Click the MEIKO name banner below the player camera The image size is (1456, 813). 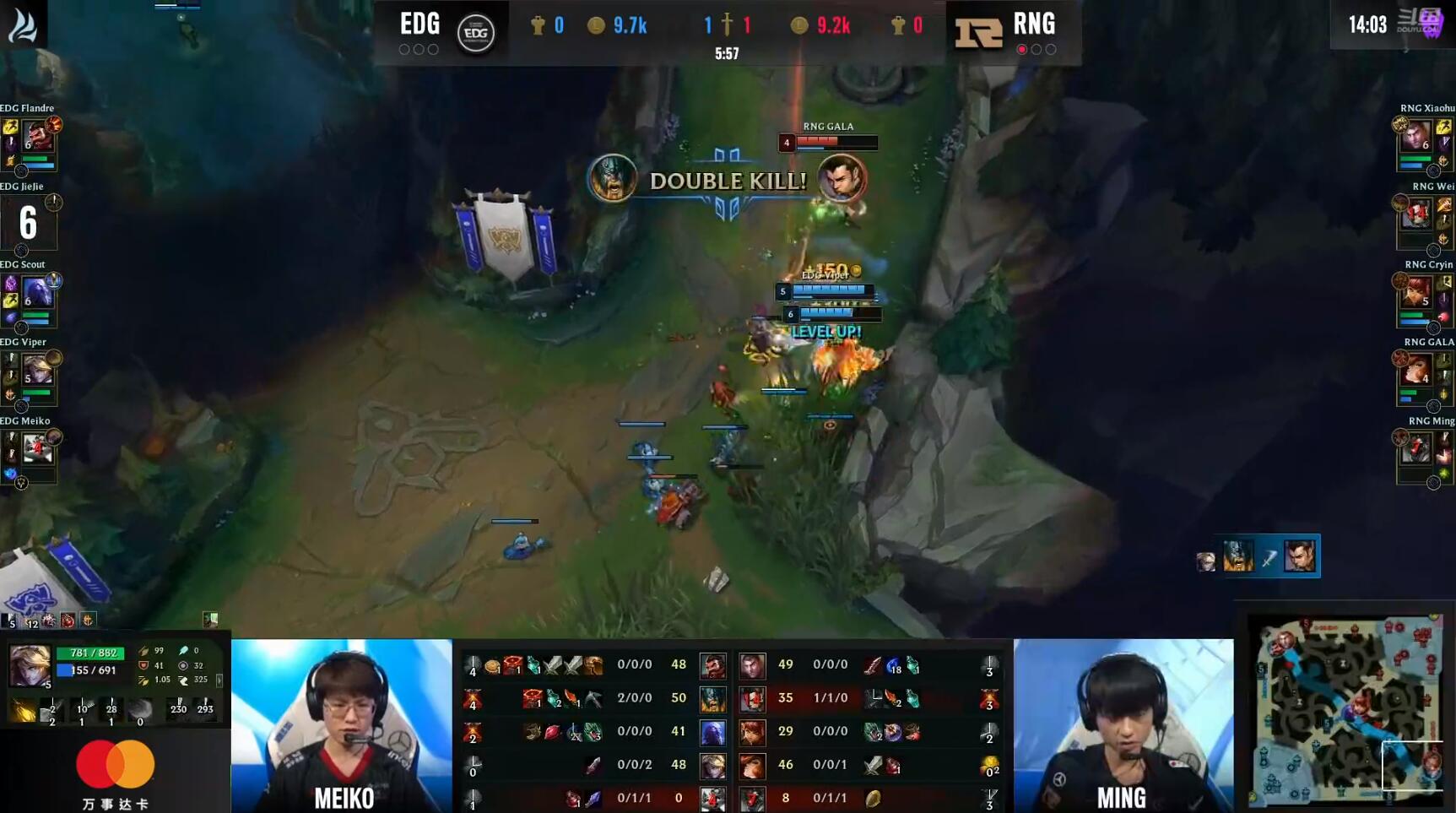click(x=341, y=797)
